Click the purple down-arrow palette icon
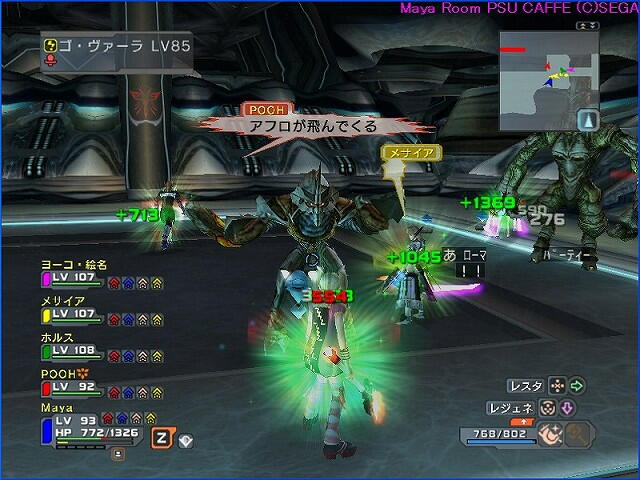The height and width of the screenshot is (480, 640). pyautogui.click(x=565, y=408)
